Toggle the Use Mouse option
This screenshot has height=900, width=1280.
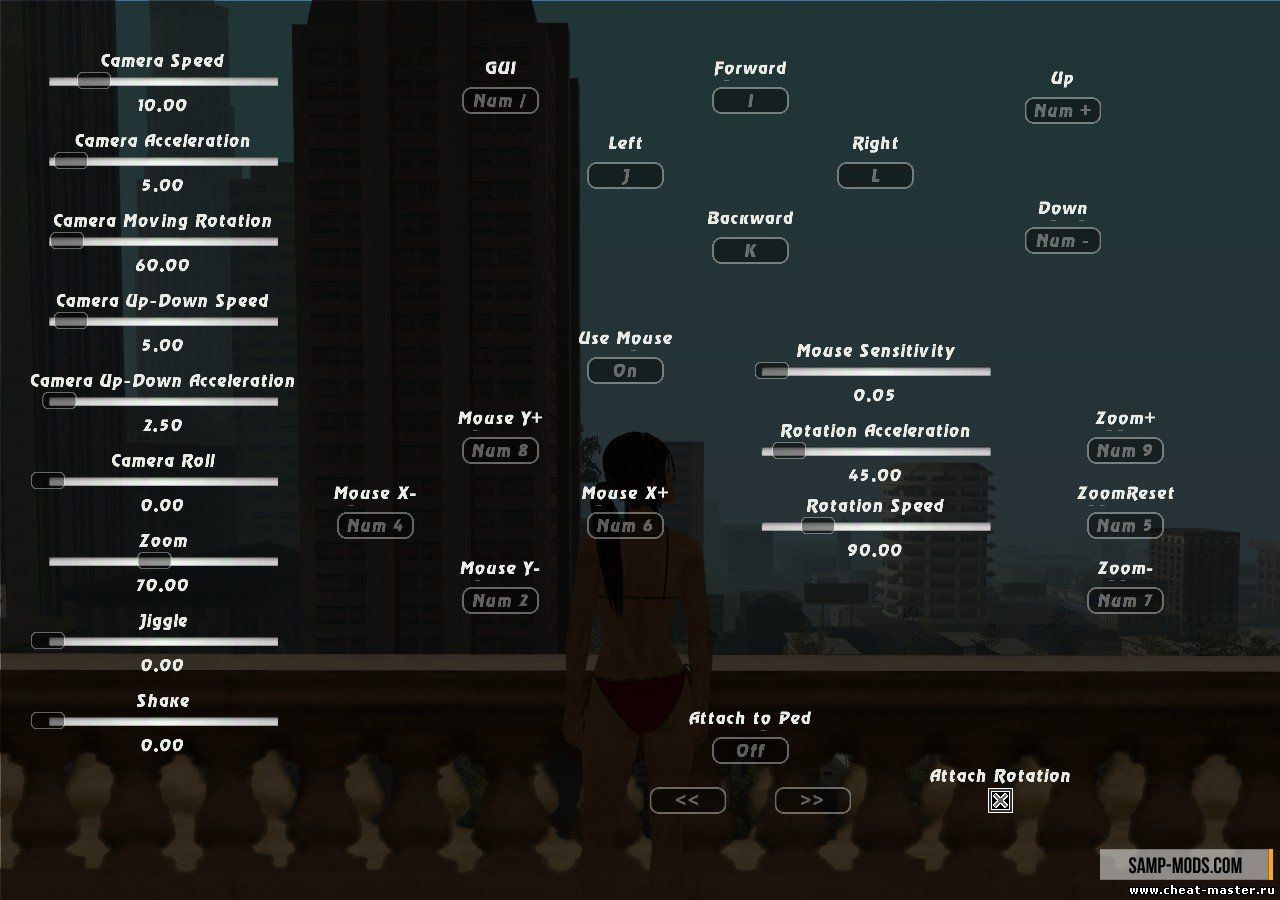[625, 371]
